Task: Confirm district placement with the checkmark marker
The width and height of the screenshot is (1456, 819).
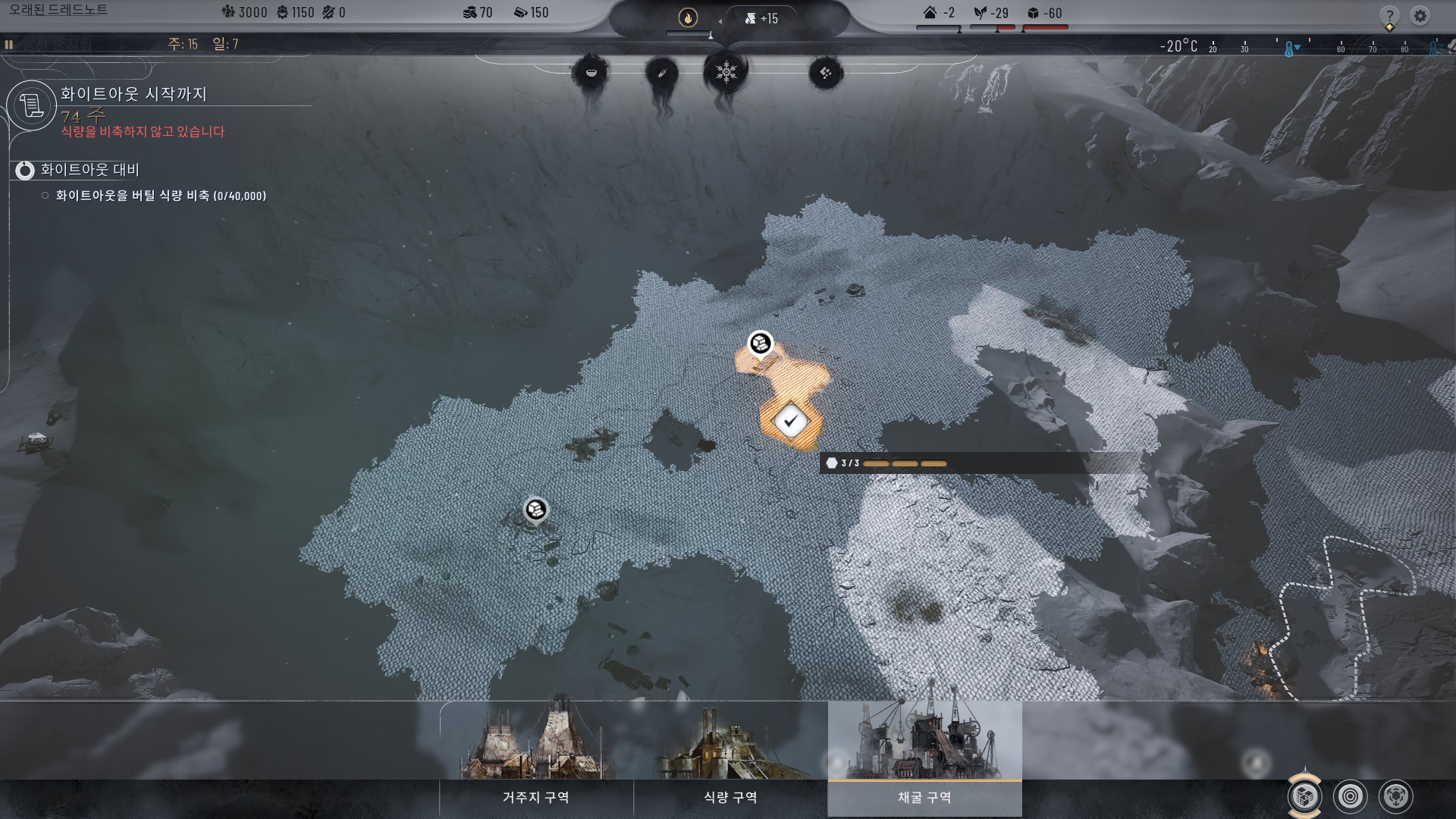Action: coord(790,419)
